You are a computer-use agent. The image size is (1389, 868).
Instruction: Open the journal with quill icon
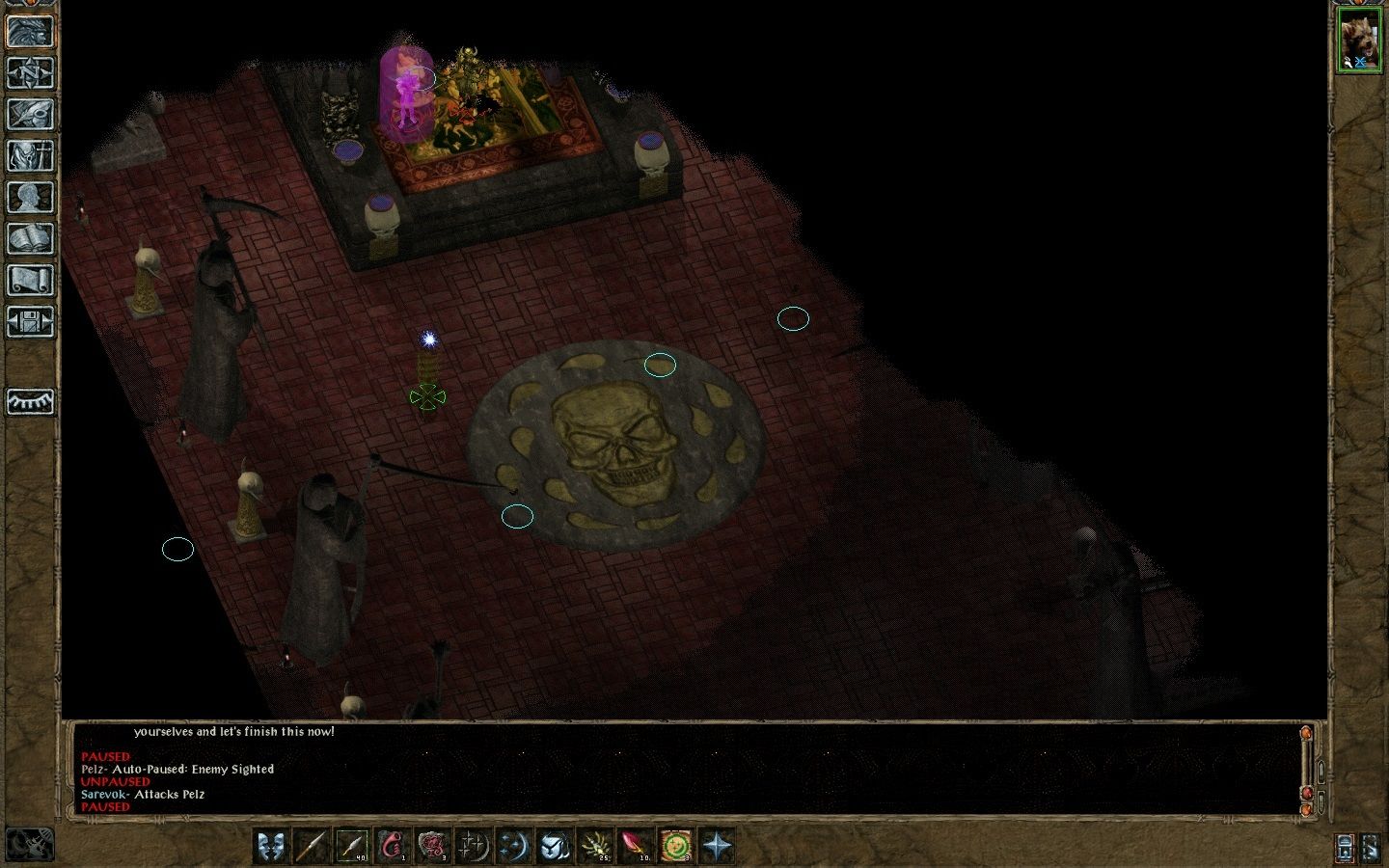[x=30, y=114]
